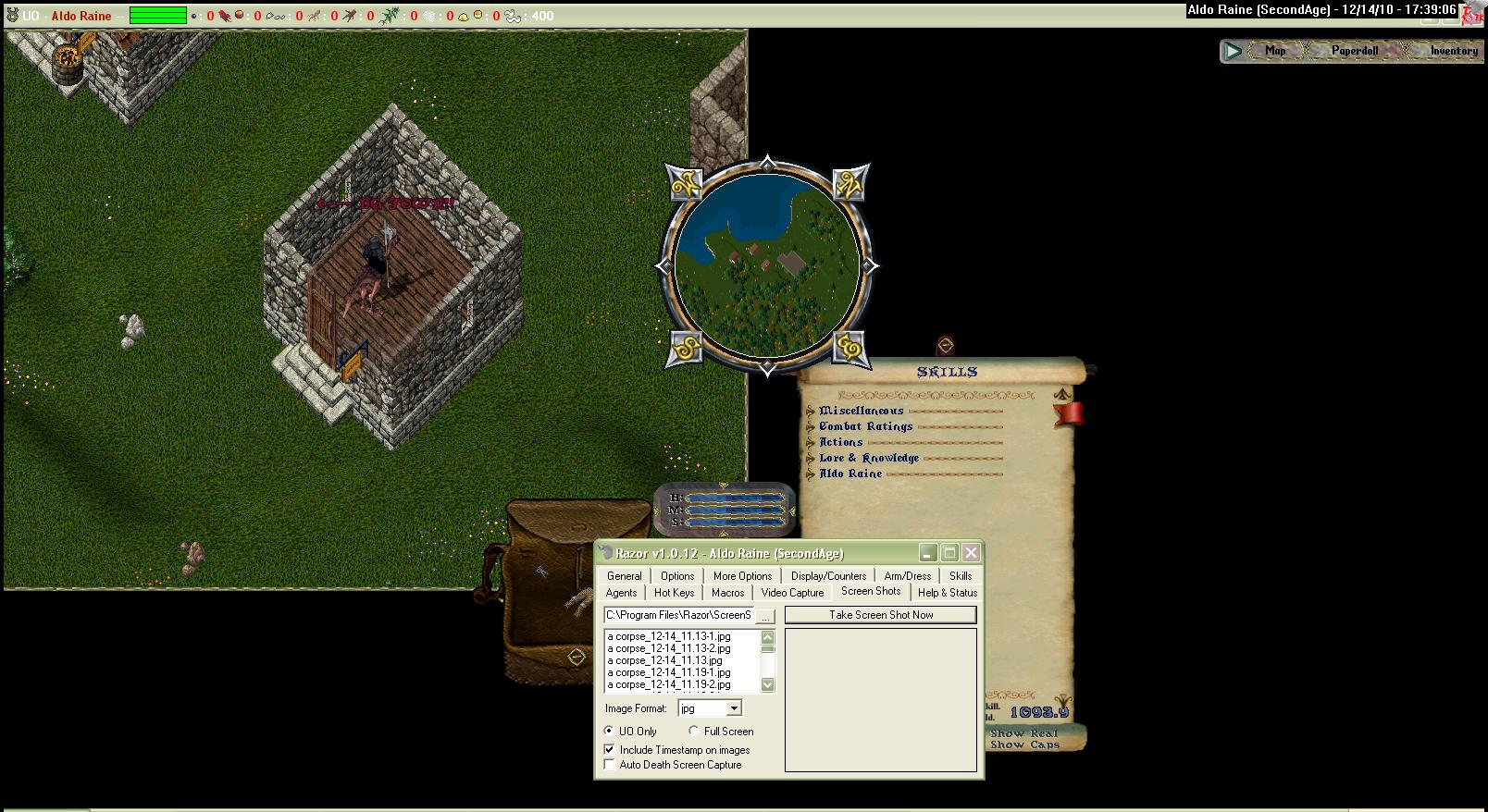Open the Map from the top menu bar
Viewport: 1488px width, 812px height.
pyautogui.click(x=1275, y=51)
